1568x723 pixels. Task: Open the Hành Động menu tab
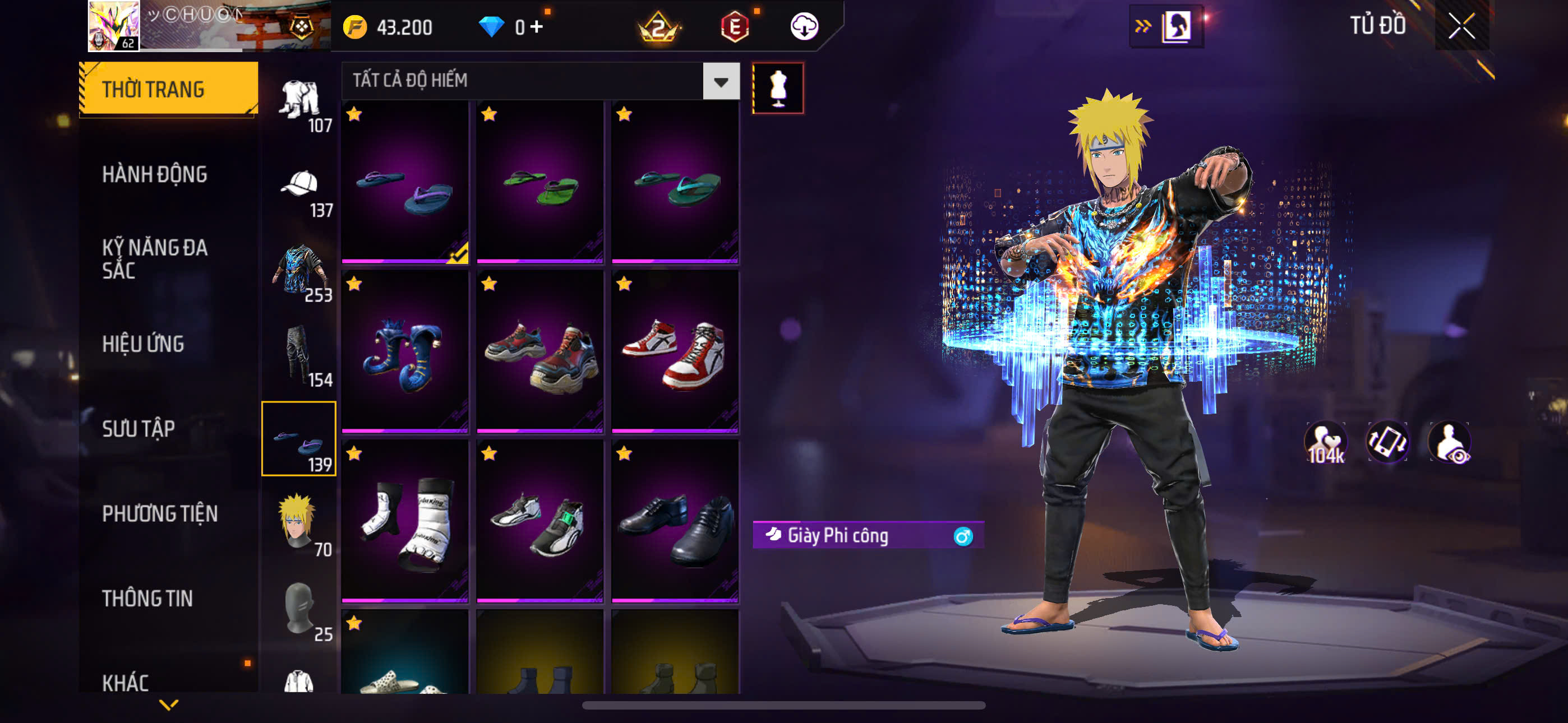(x=155, y=175)
